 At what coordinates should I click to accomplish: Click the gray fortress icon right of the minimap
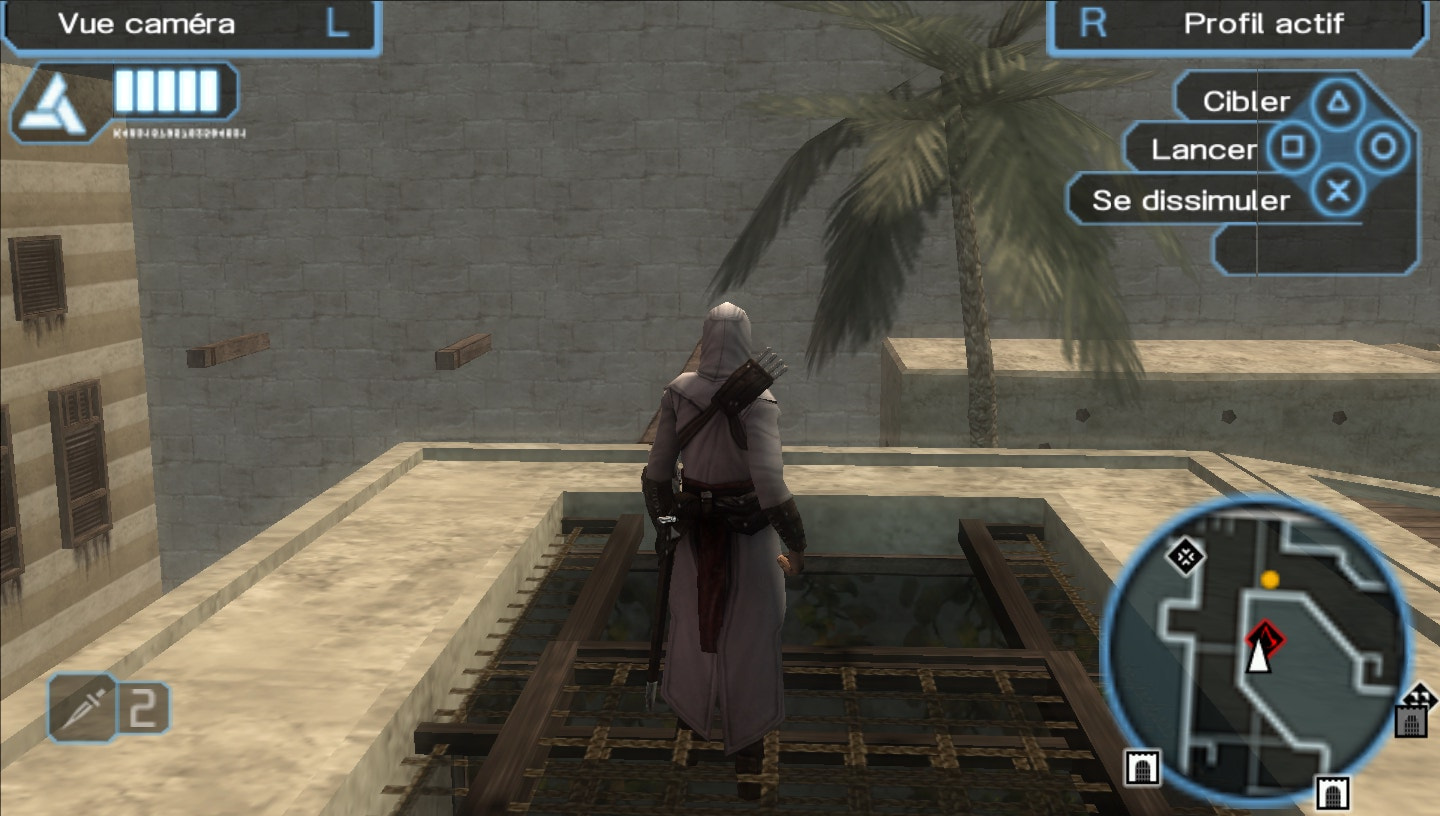1411,722
